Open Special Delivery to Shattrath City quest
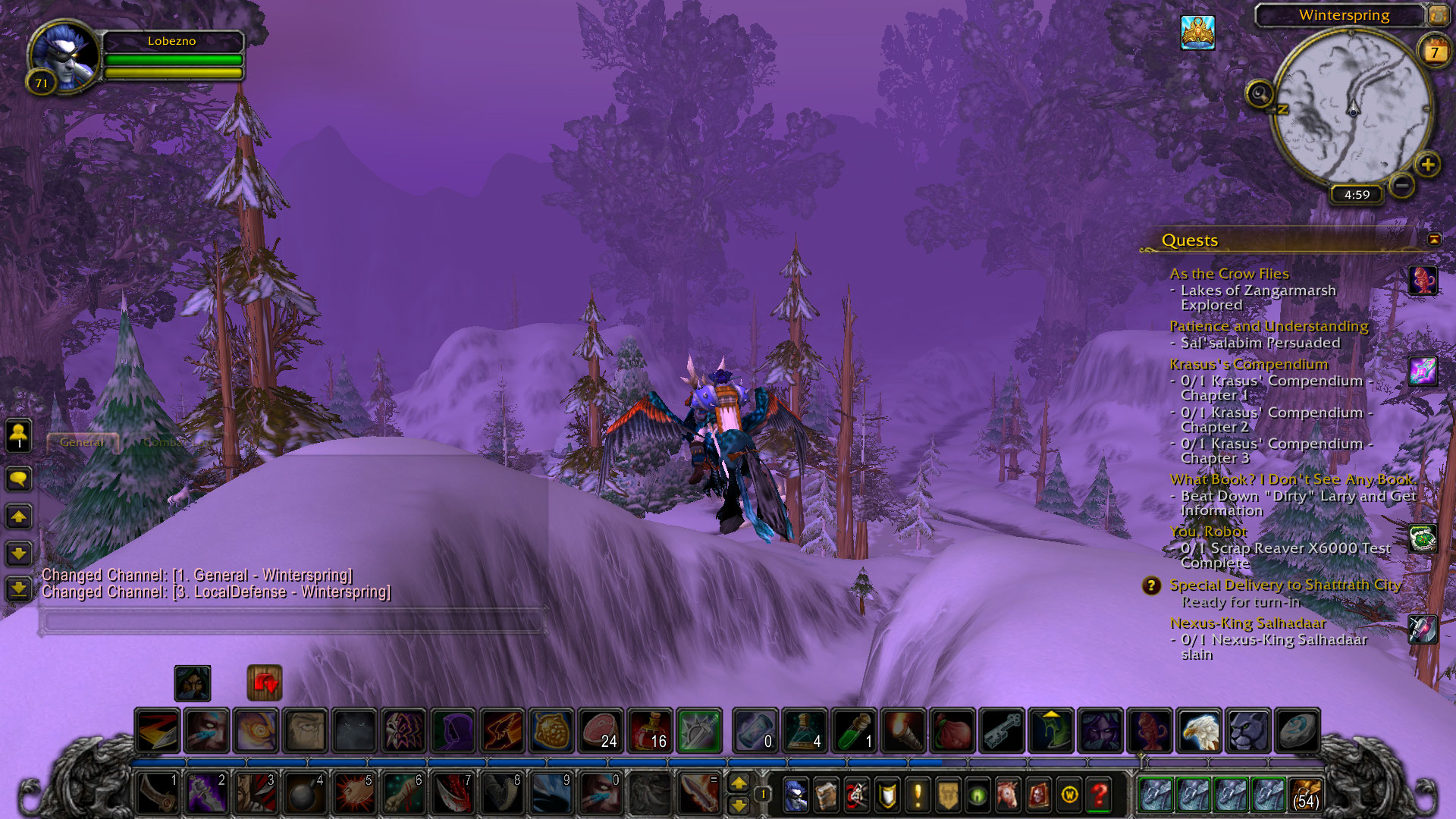This screenshot has width=1456, height=819. 1285,585
